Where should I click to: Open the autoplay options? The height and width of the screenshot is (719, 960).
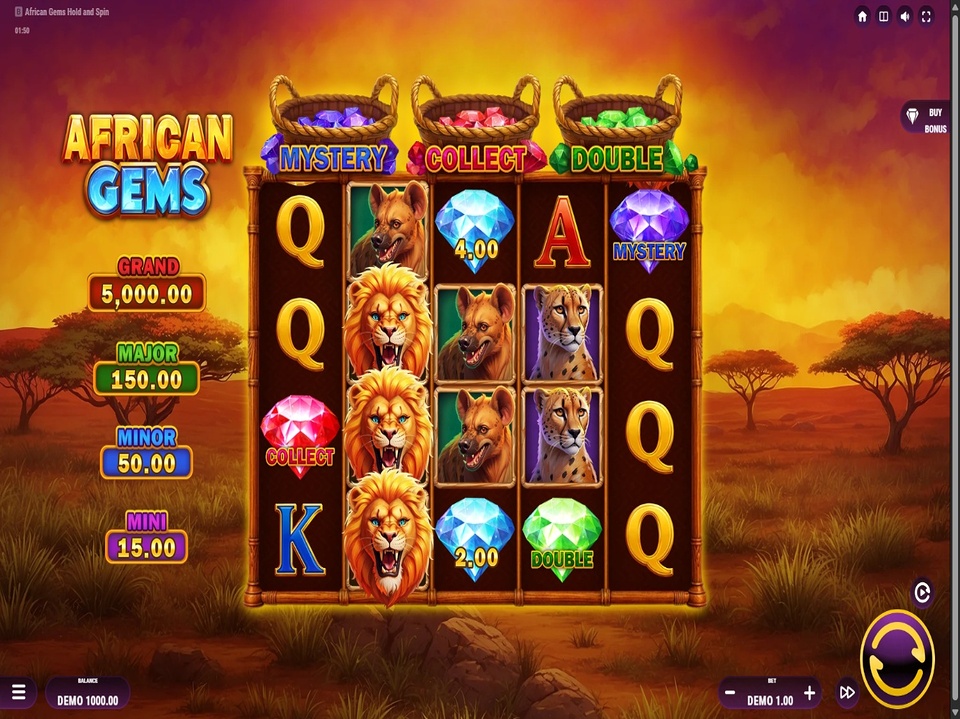pyautogui.click(x=922, y=593)
